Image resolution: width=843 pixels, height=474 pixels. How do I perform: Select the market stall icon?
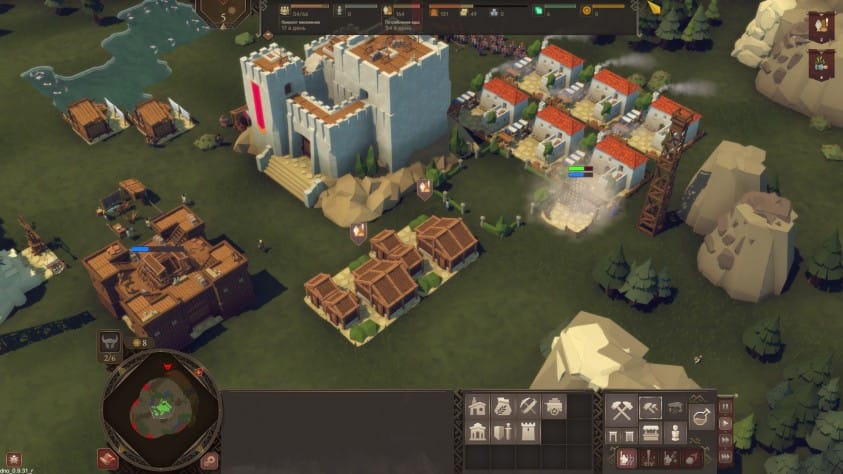coord(650,433)
